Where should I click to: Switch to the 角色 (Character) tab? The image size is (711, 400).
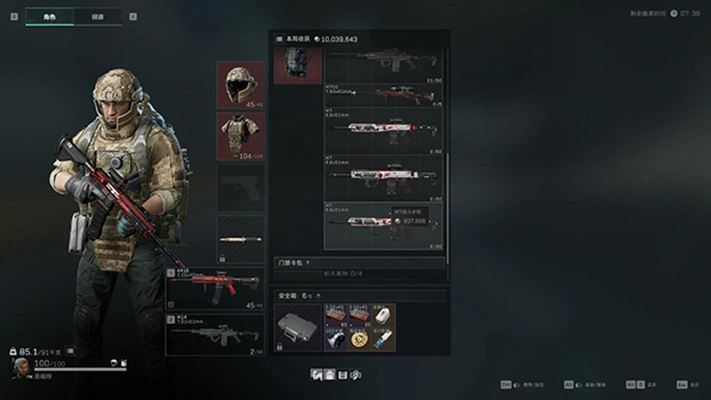coord(46,17)
